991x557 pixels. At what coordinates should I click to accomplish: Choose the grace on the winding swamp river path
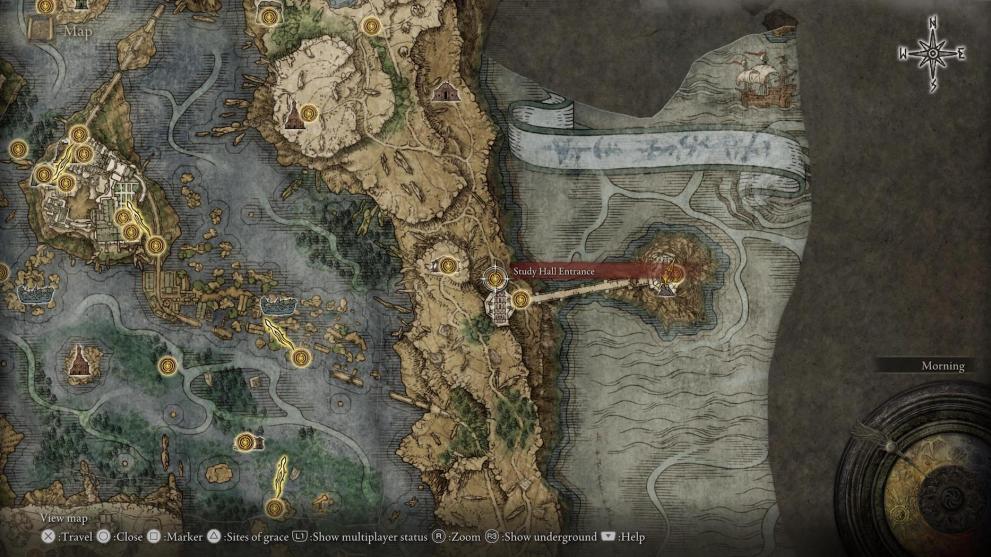pyautogui.click(x=169, y=364)
